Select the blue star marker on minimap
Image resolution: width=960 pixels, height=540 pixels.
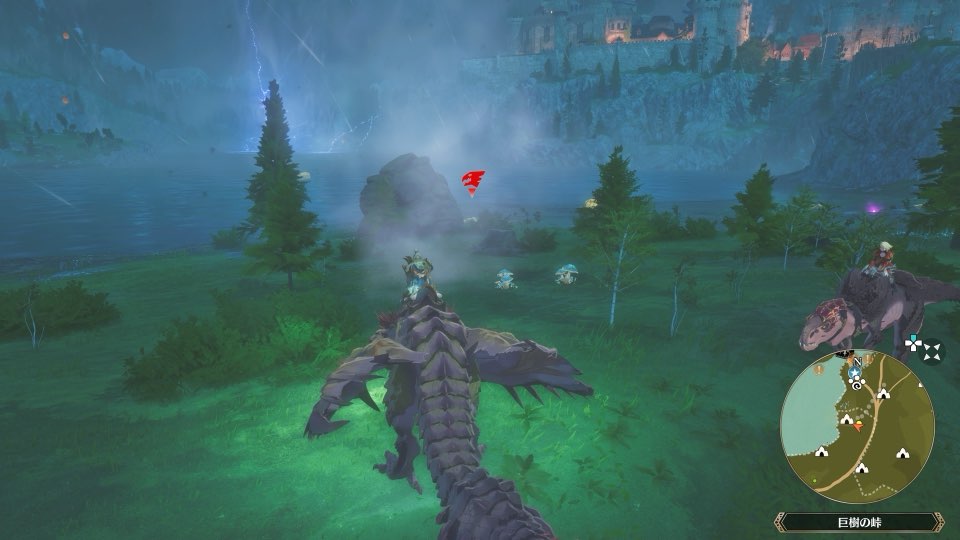pyautogui.click(x=855, y=372)
